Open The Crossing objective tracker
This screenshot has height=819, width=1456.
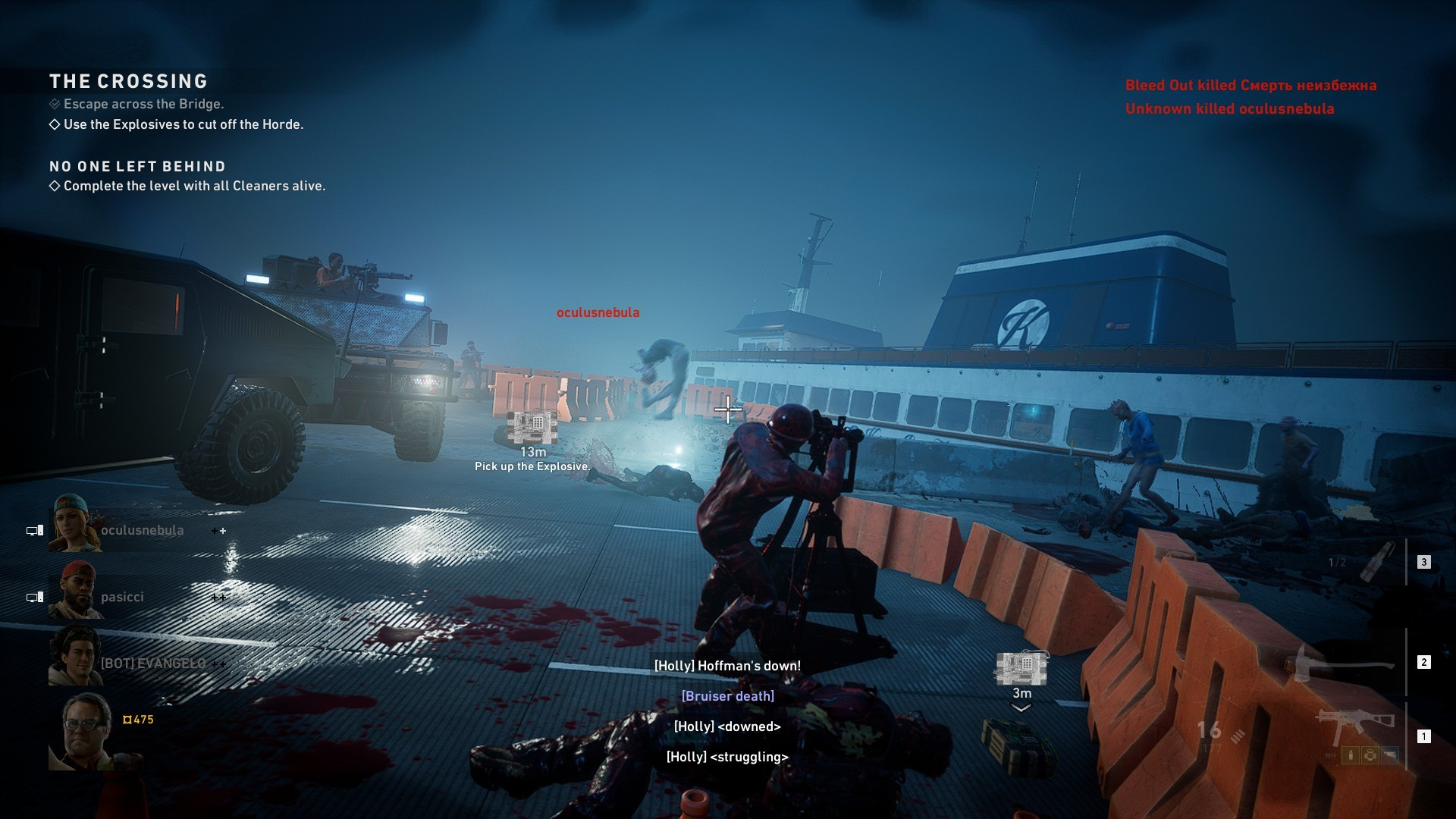tap(128, 81)
